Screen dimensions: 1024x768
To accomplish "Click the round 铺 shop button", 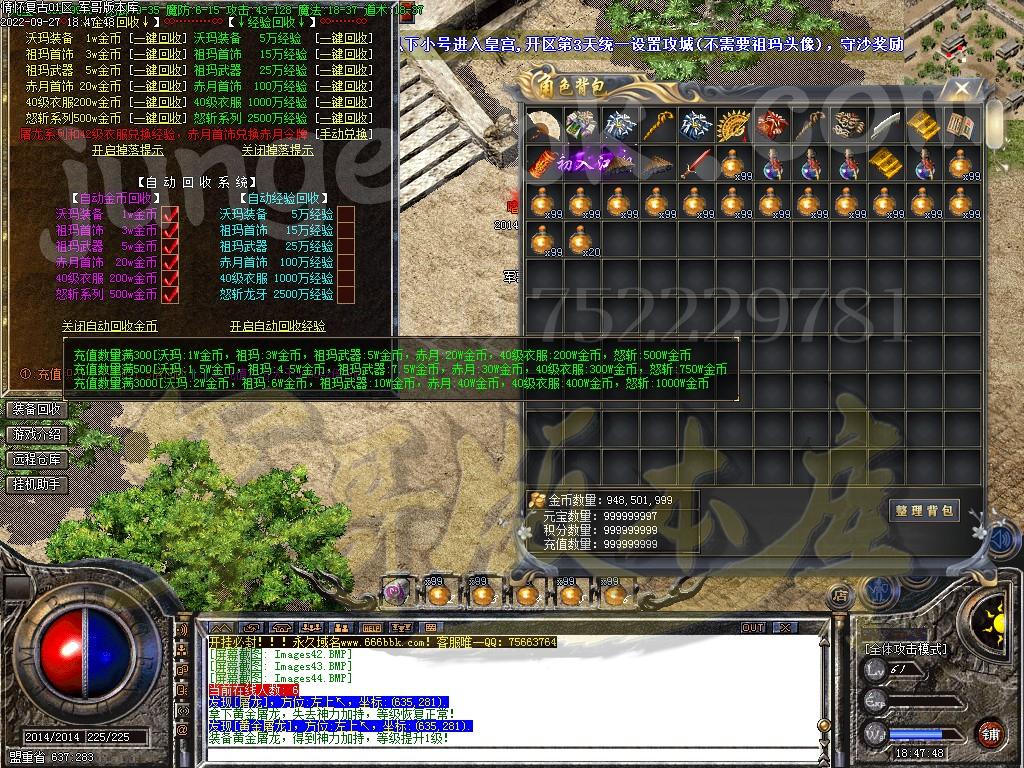I will [989, 733].
